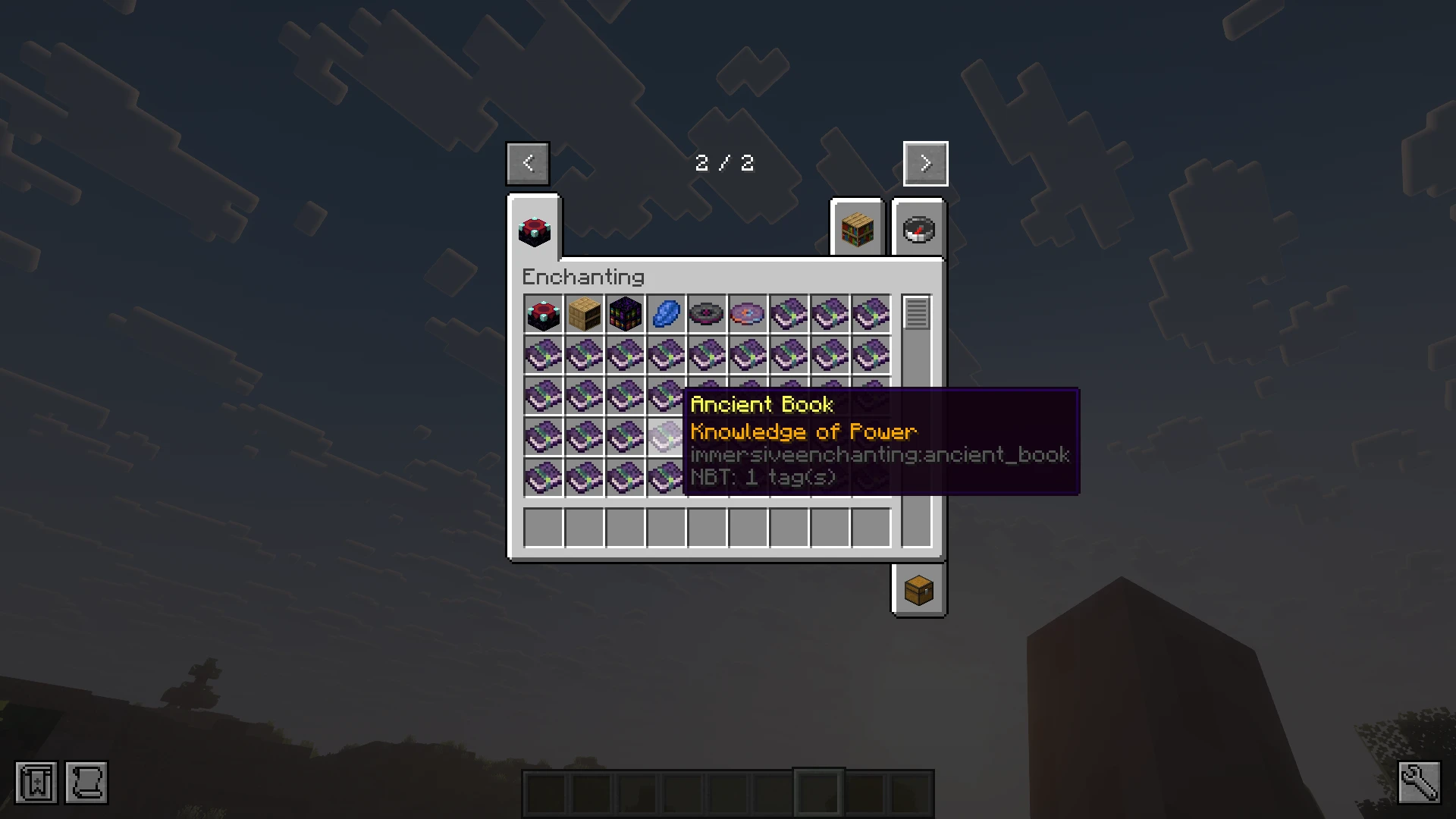Toggle the bookmark-add icon bottom left
Image resolution: width=1456 pixels, height=819 pixels.
36,783
